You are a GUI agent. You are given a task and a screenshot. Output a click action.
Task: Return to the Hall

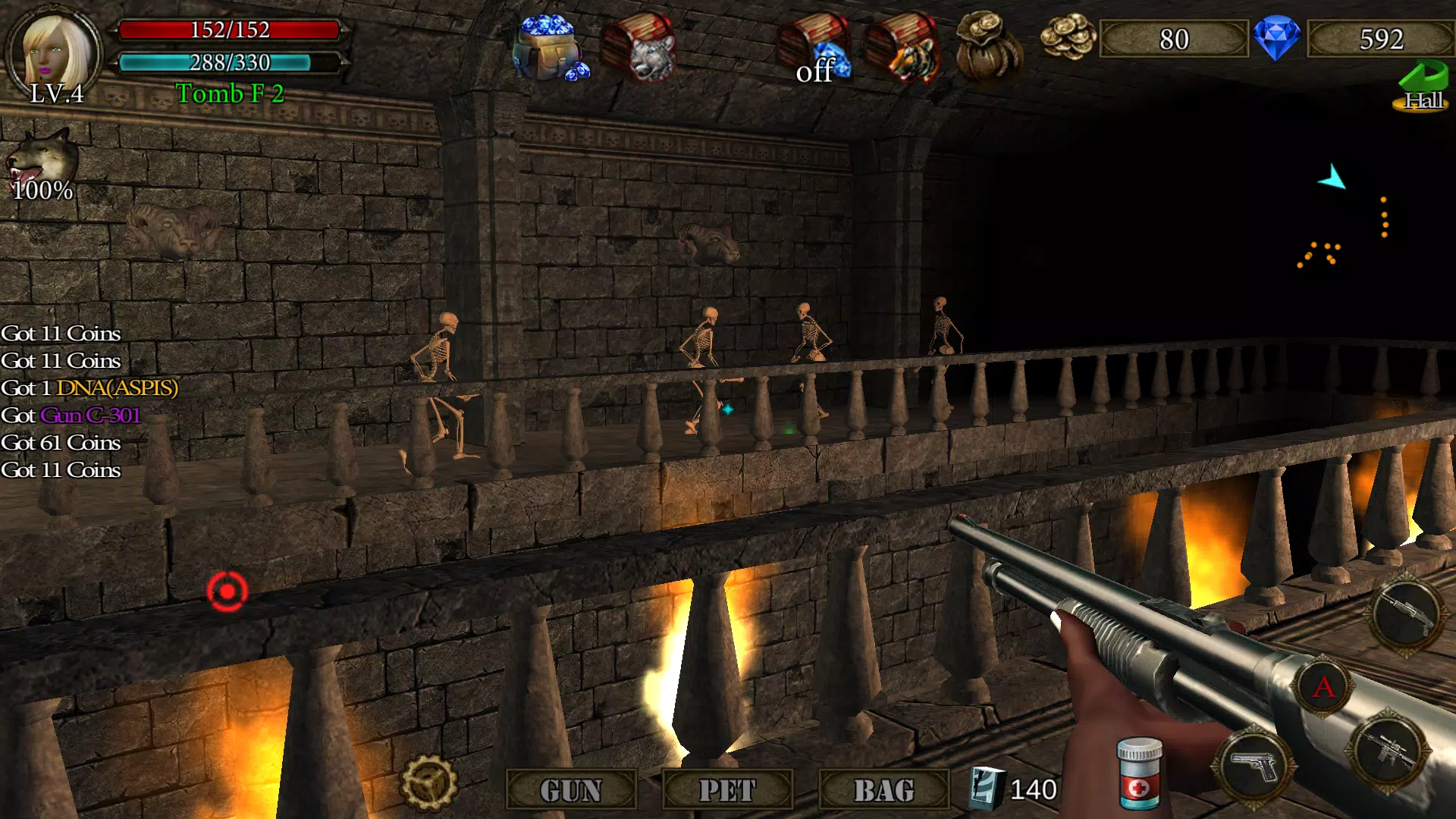point(1422,87)
